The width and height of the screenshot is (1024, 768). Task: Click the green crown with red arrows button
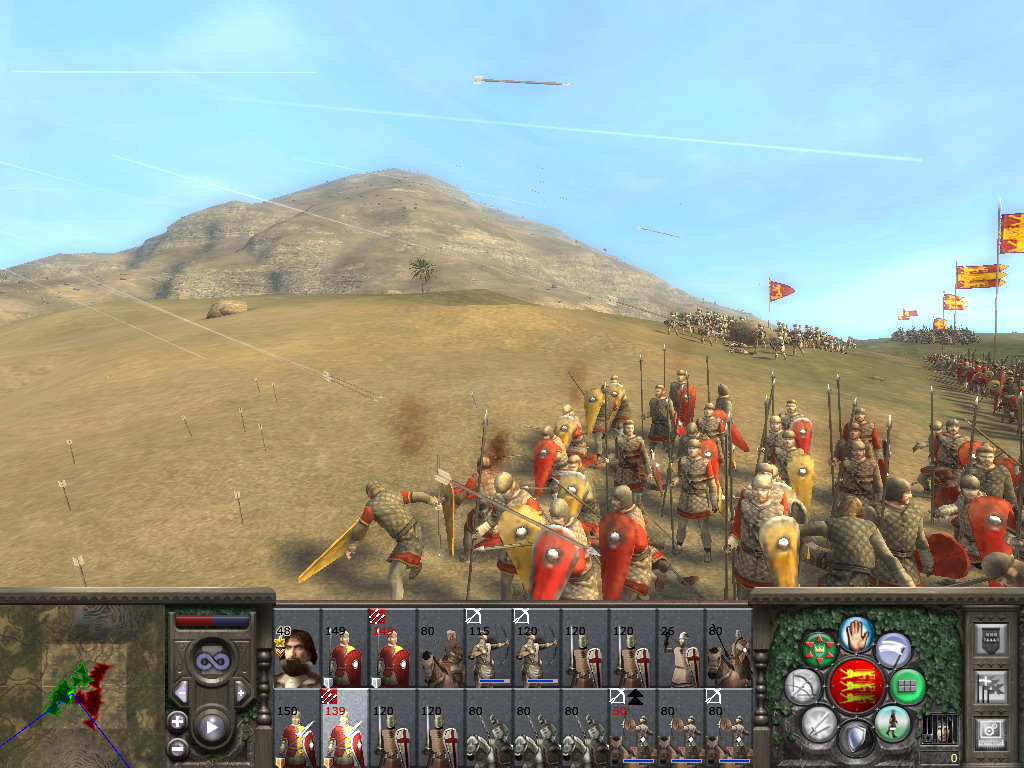819,650
